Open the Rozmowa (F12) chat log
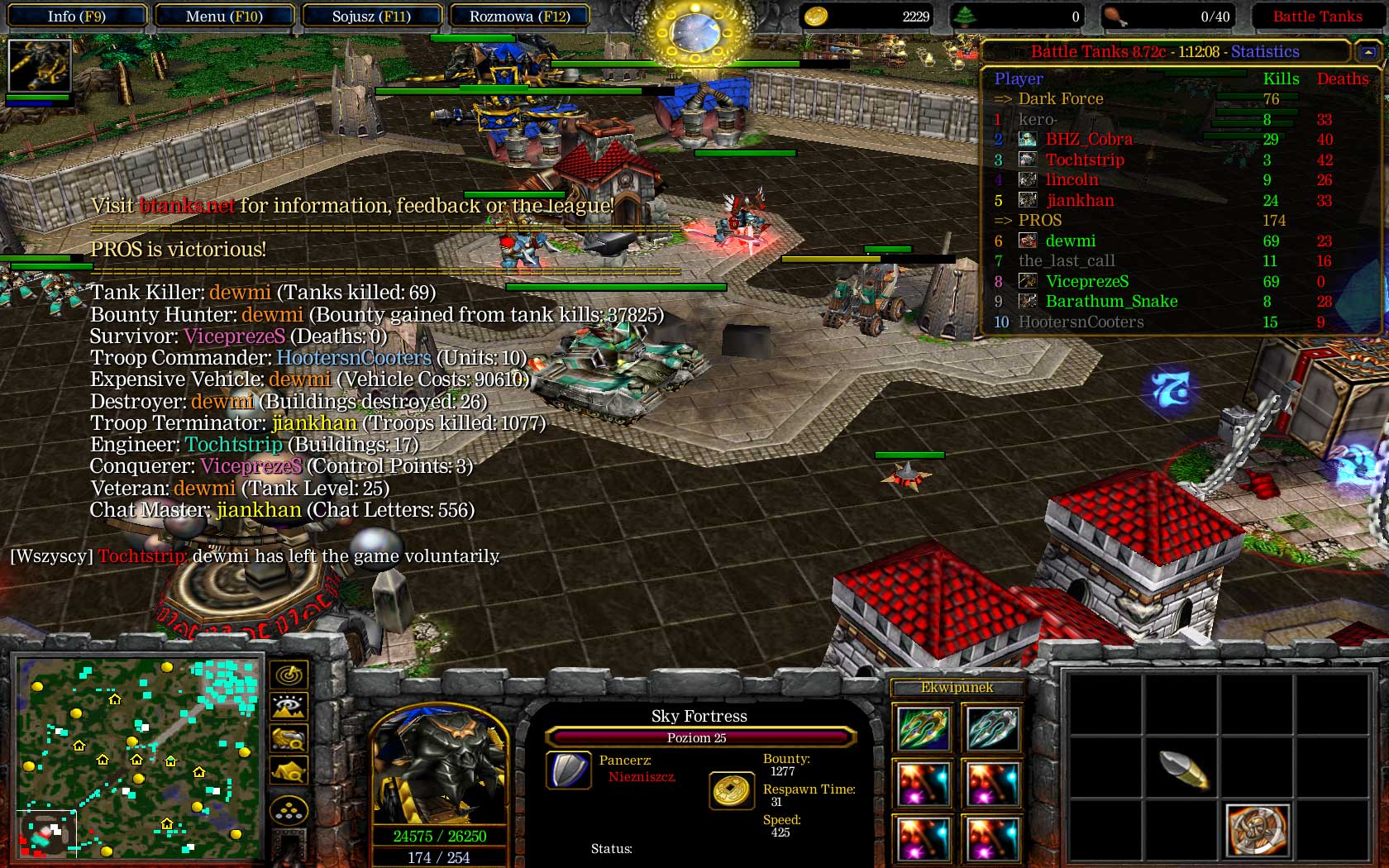1389x868 pixels. tap(519, 17)
